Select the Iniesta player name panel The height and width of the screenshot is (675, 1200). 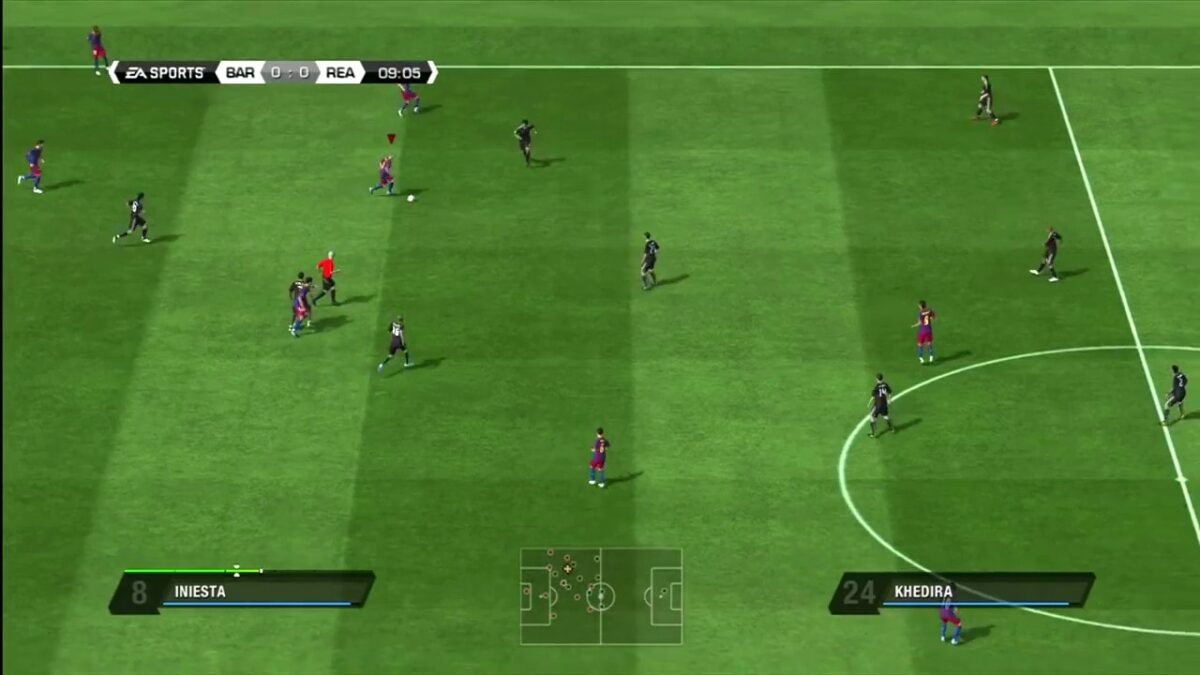point(242,591)
